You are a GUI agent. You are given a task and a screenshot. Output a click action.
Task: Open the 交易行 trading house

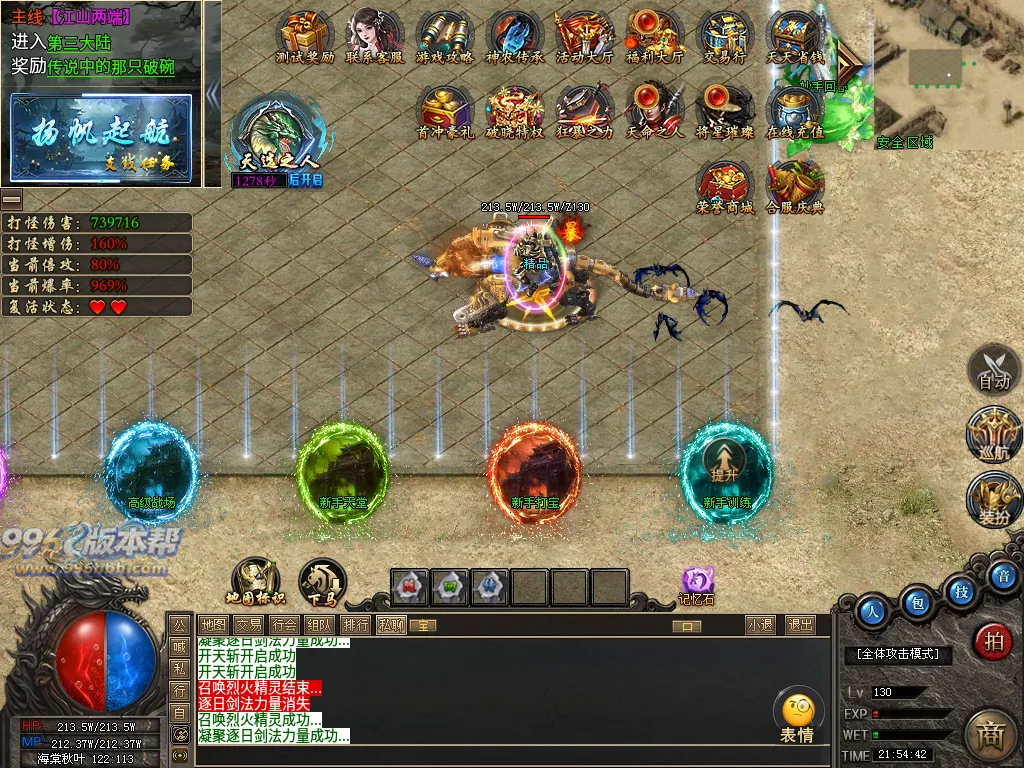tap(725, 35)
